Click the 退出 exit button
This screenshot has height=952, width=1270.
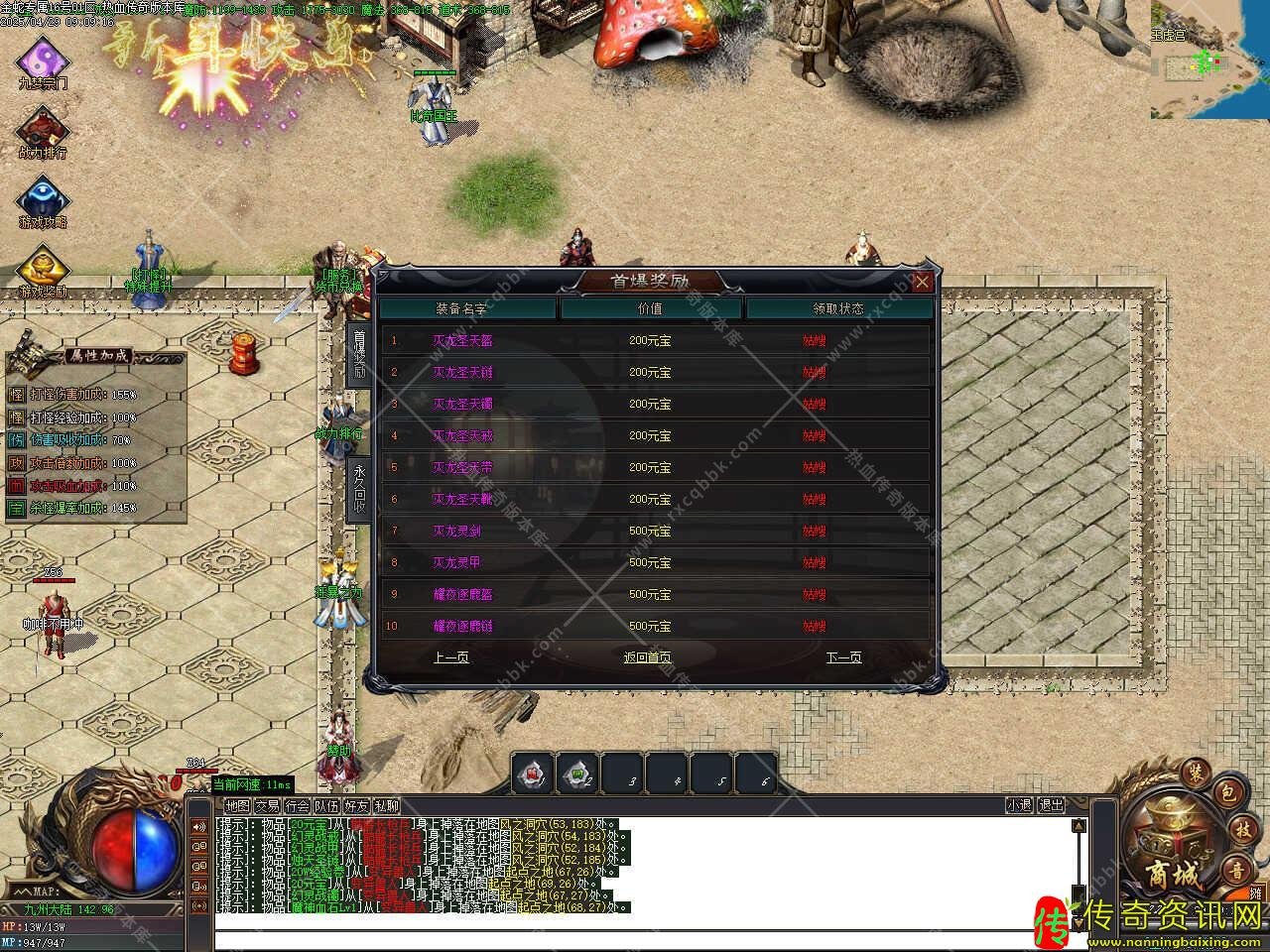(x=1051, y=805)
